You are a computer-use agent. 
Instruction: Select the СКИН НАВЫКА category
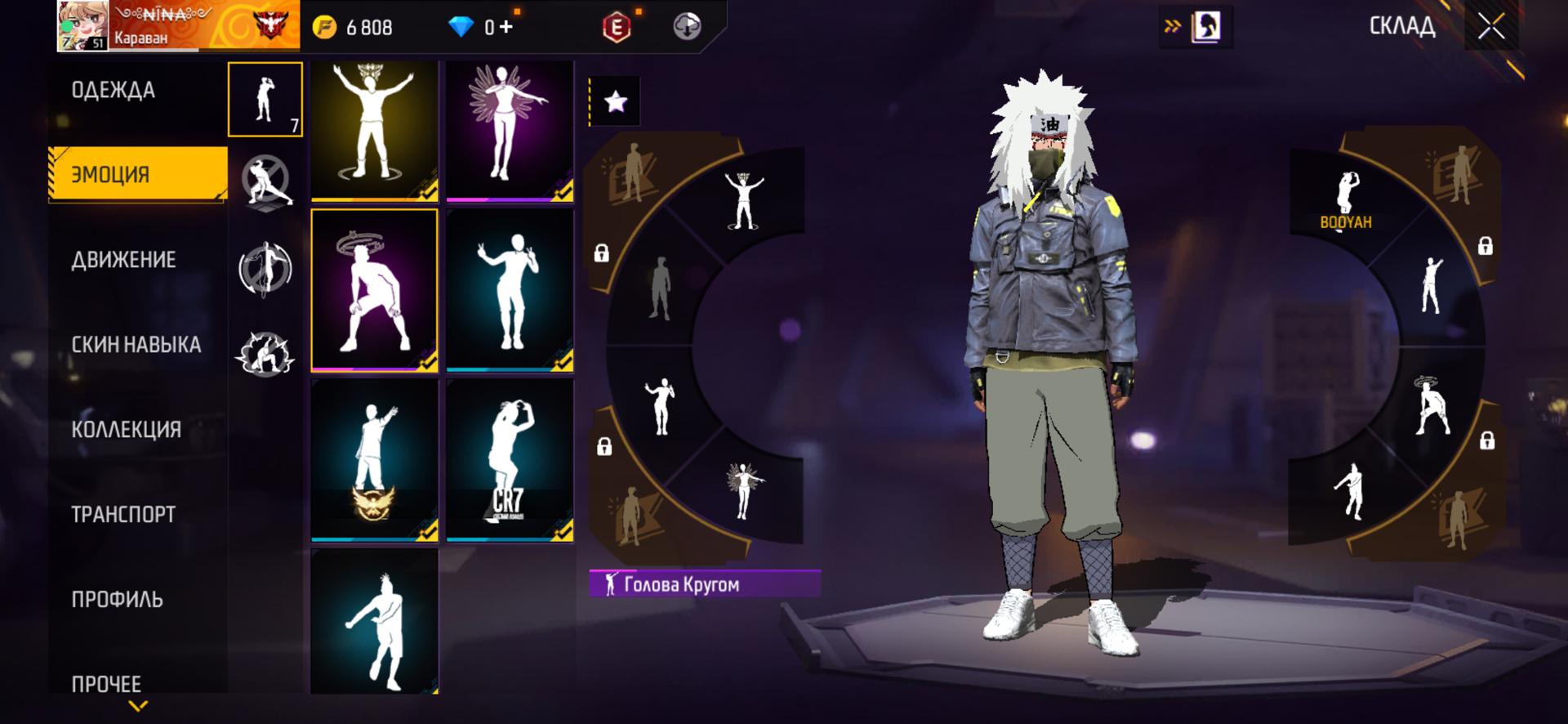tap(136, 345)
